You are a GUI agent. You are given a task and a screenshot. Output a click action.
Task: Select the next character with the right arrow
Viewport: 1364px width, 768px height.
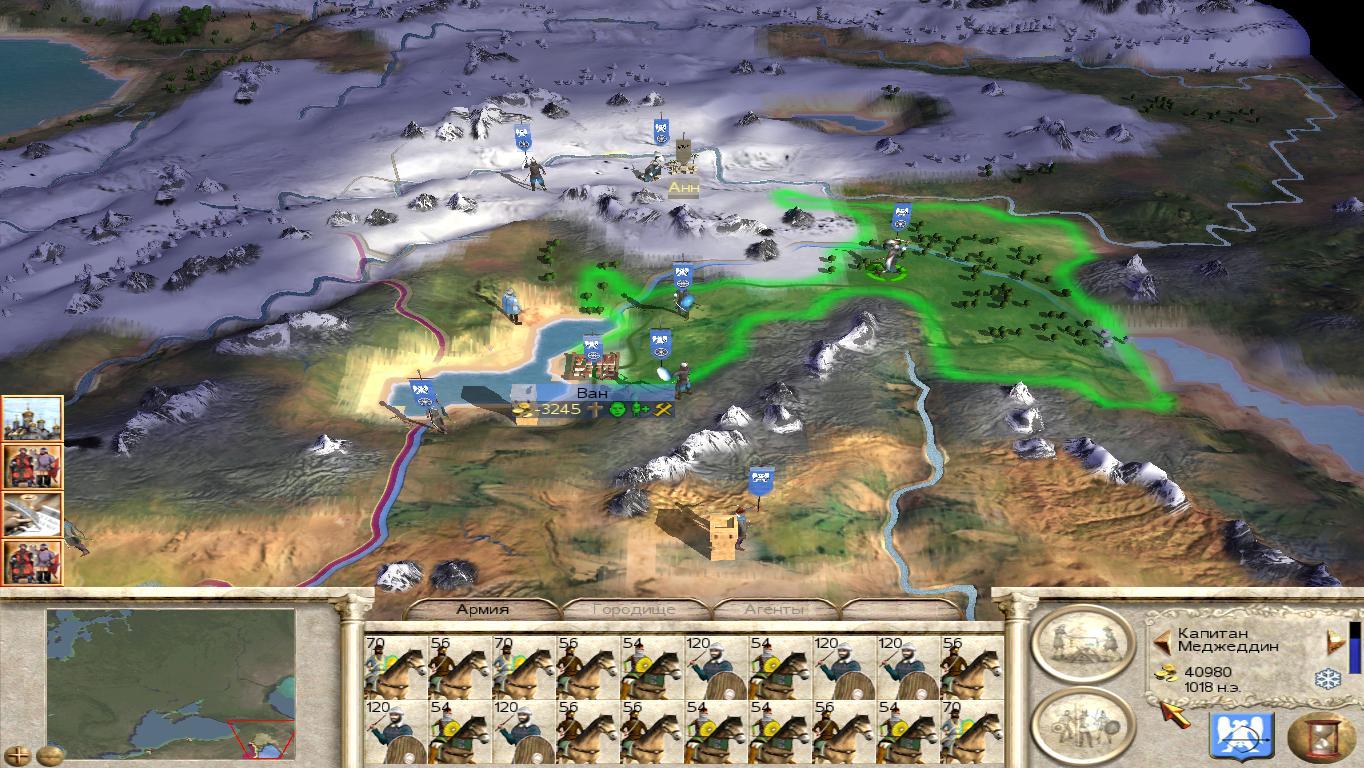click(x=1333, y=640)
